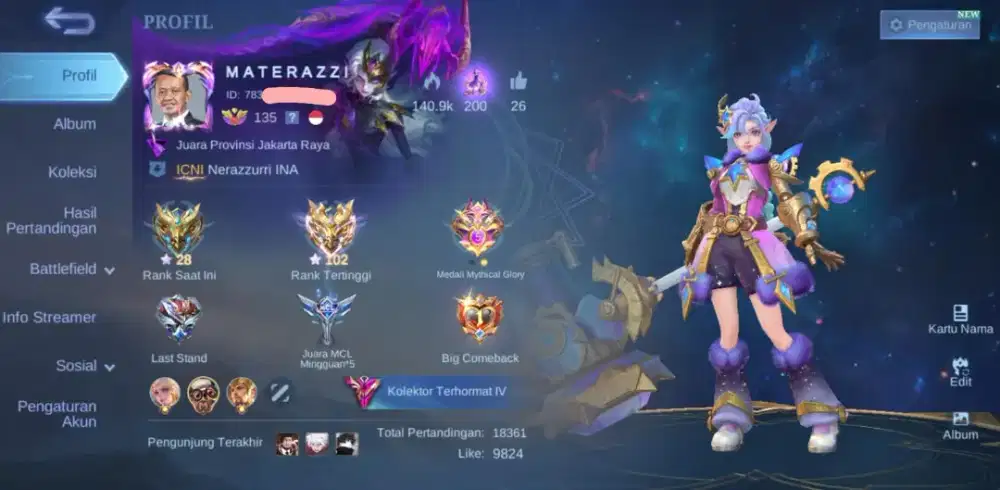Select the Medali Mythical Glory badge
Image resolution: width=1000 pixels, height=490 pixels.
(478, 230)
